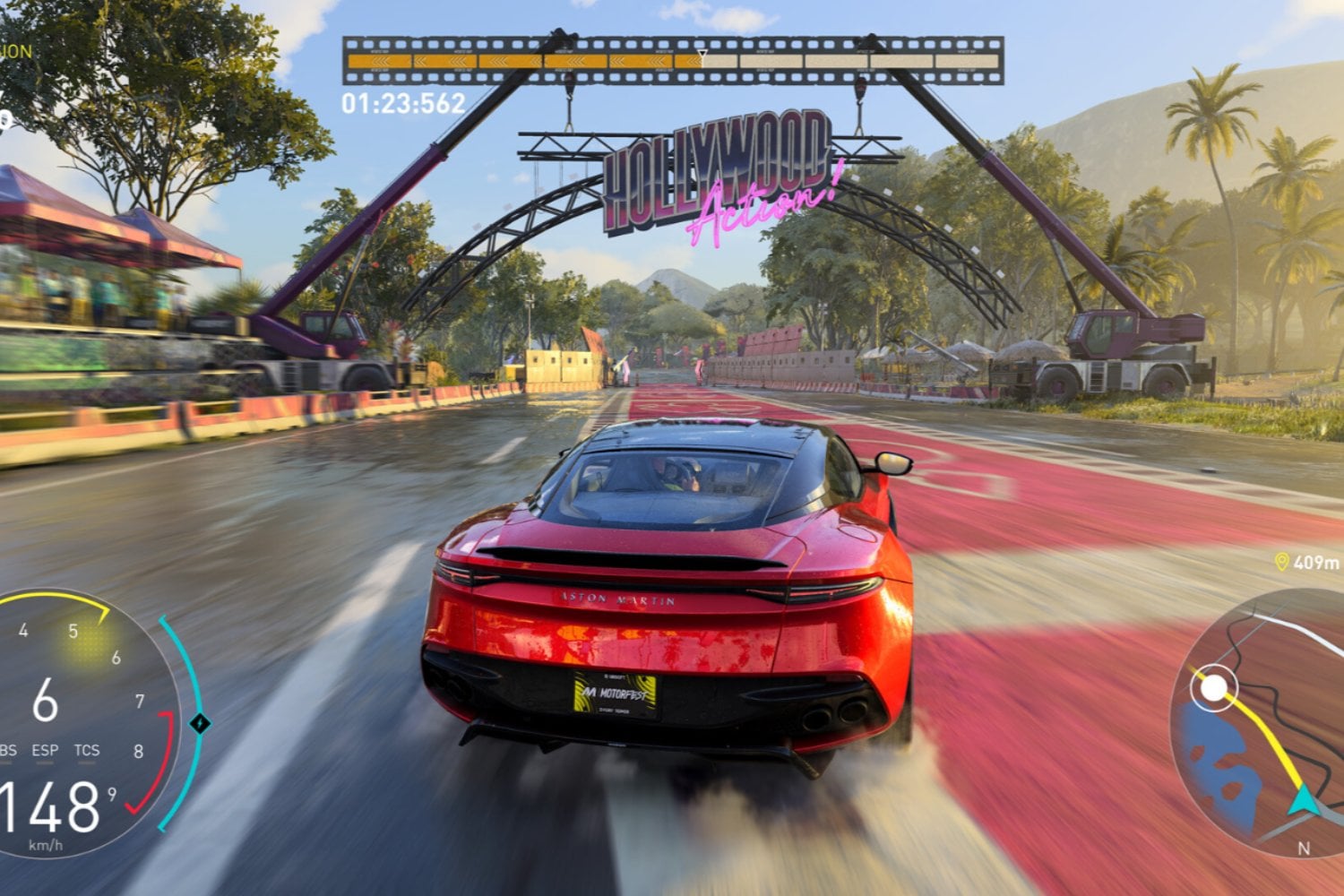Toggle the TCS traction control indicator
This screenshot has height=896, width=1344.
pyautogui.click(x=87, y=751)
